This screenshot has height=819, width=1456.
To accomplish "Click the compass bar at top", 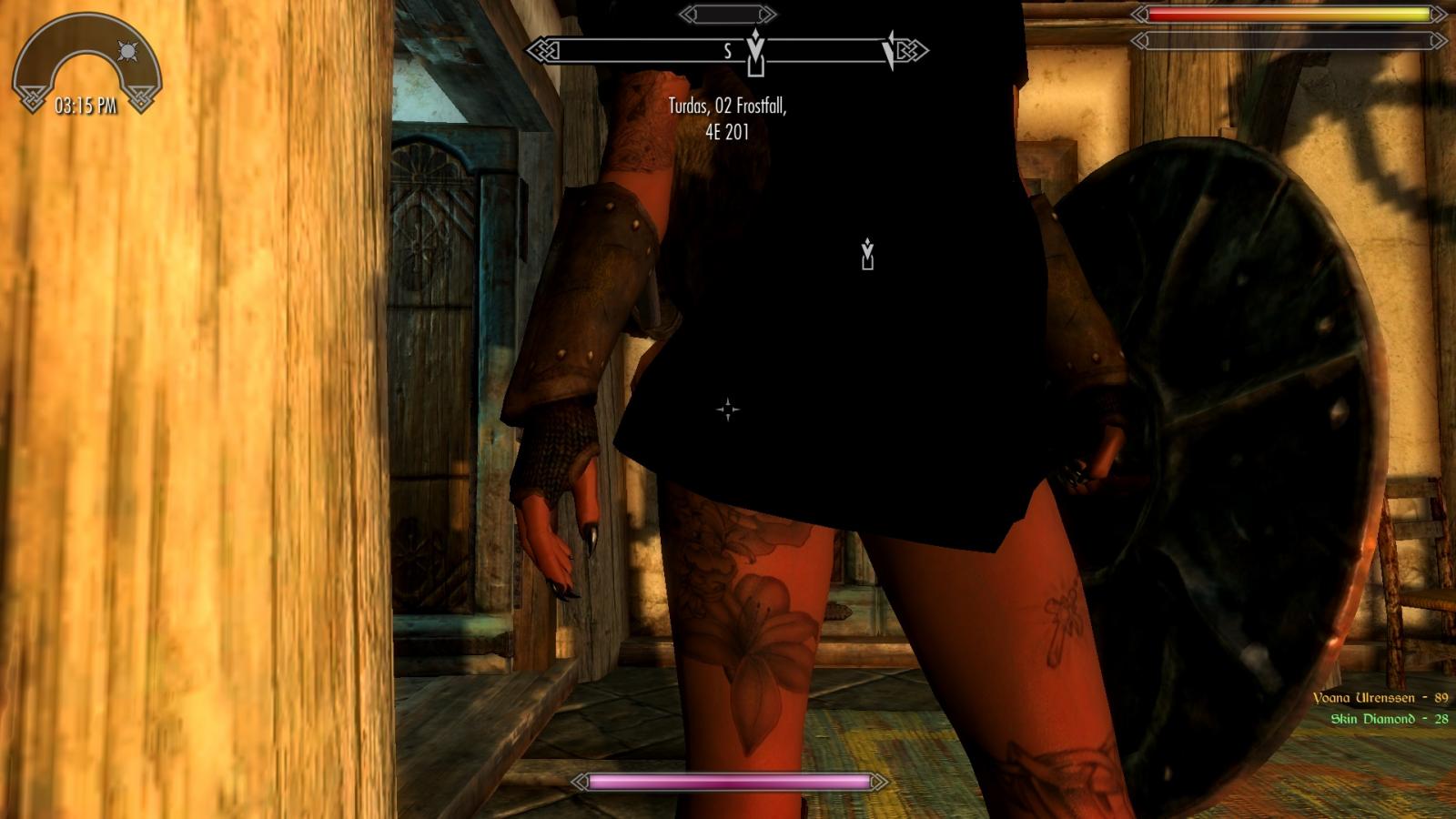I will pyautogui.click(x=727, y=50).
